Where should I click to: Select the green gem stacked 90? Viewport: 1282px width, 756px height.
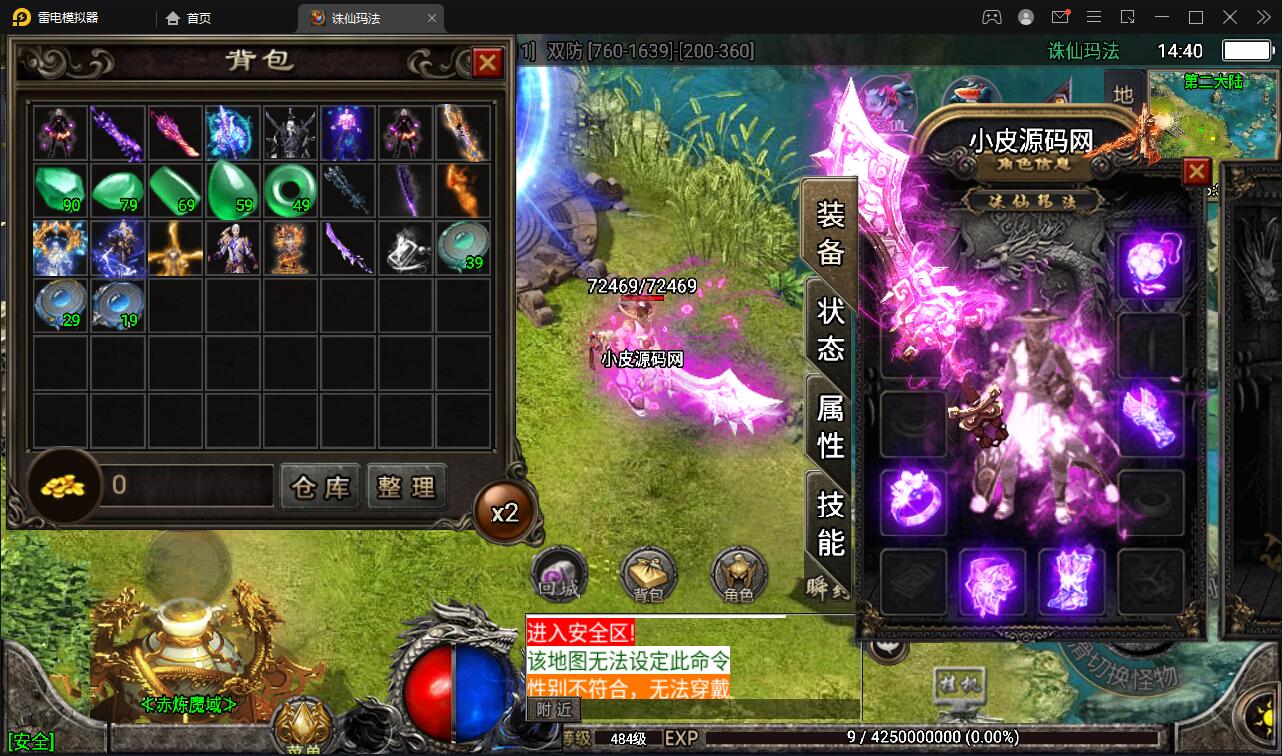click(x=60, y=190)
